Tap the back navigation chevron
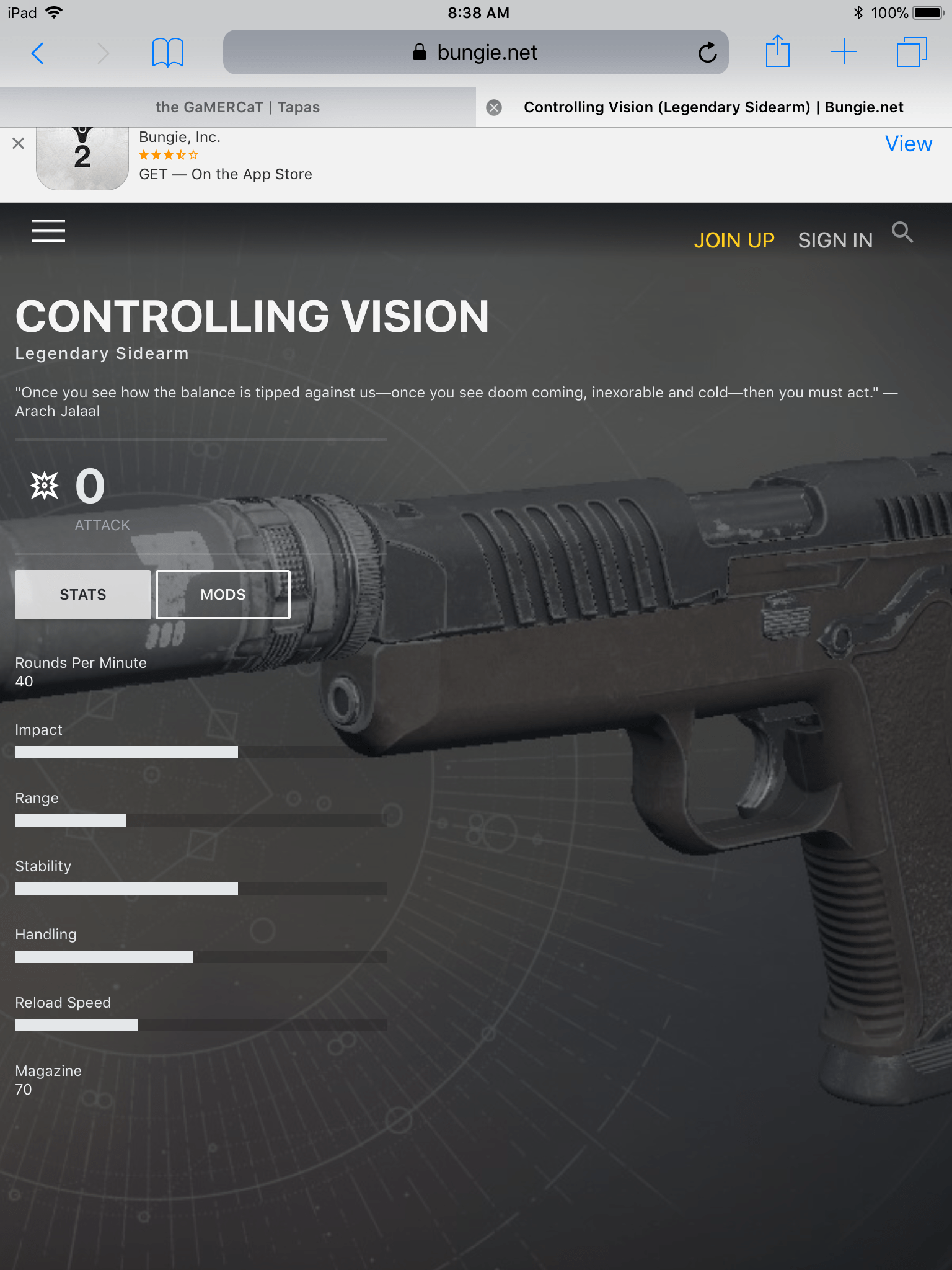Viewport: 952px width, 1270px height. [x=38, y=53]
